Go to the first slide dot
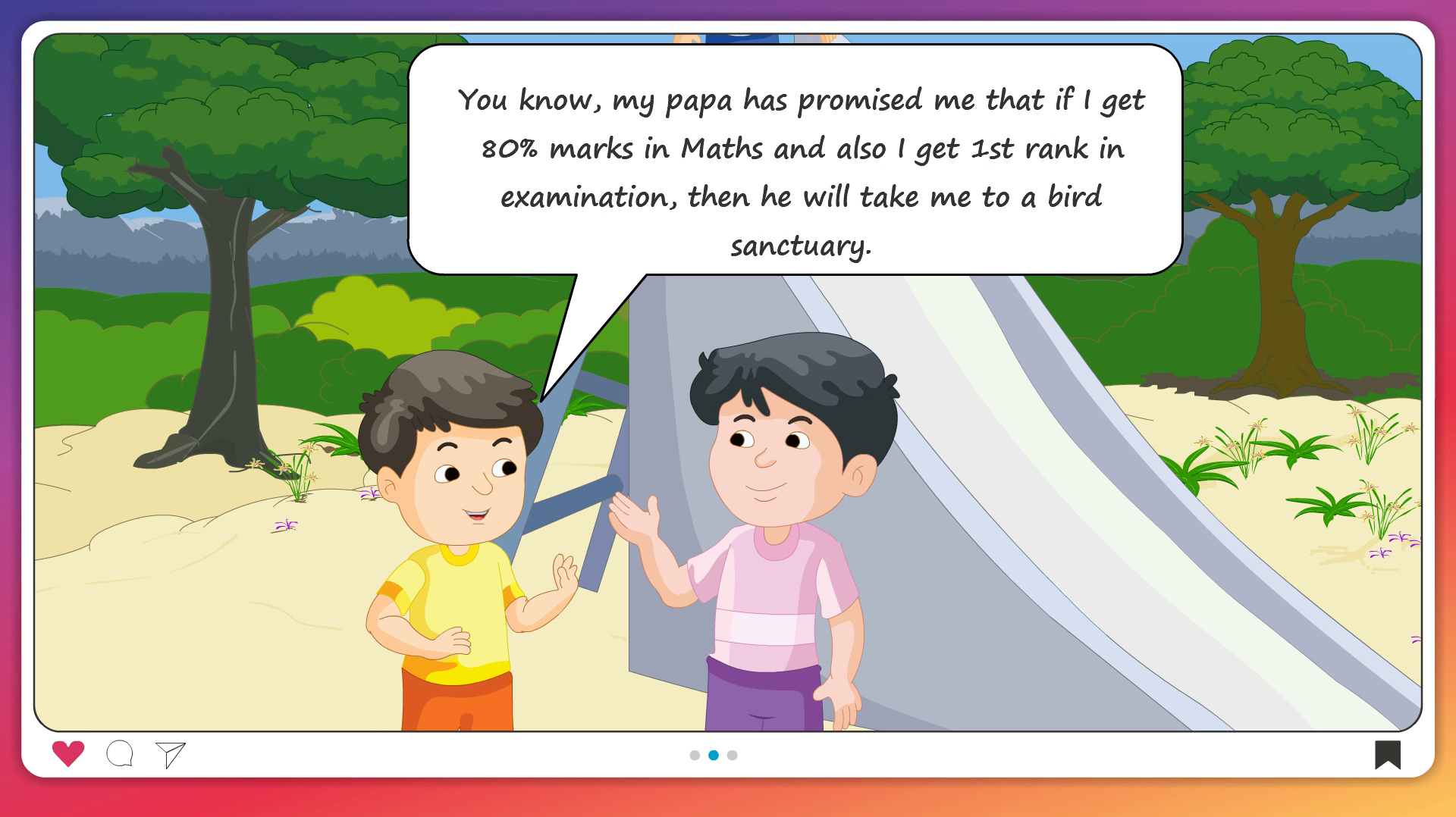The image size is (1456, 817). click(695, 755)
